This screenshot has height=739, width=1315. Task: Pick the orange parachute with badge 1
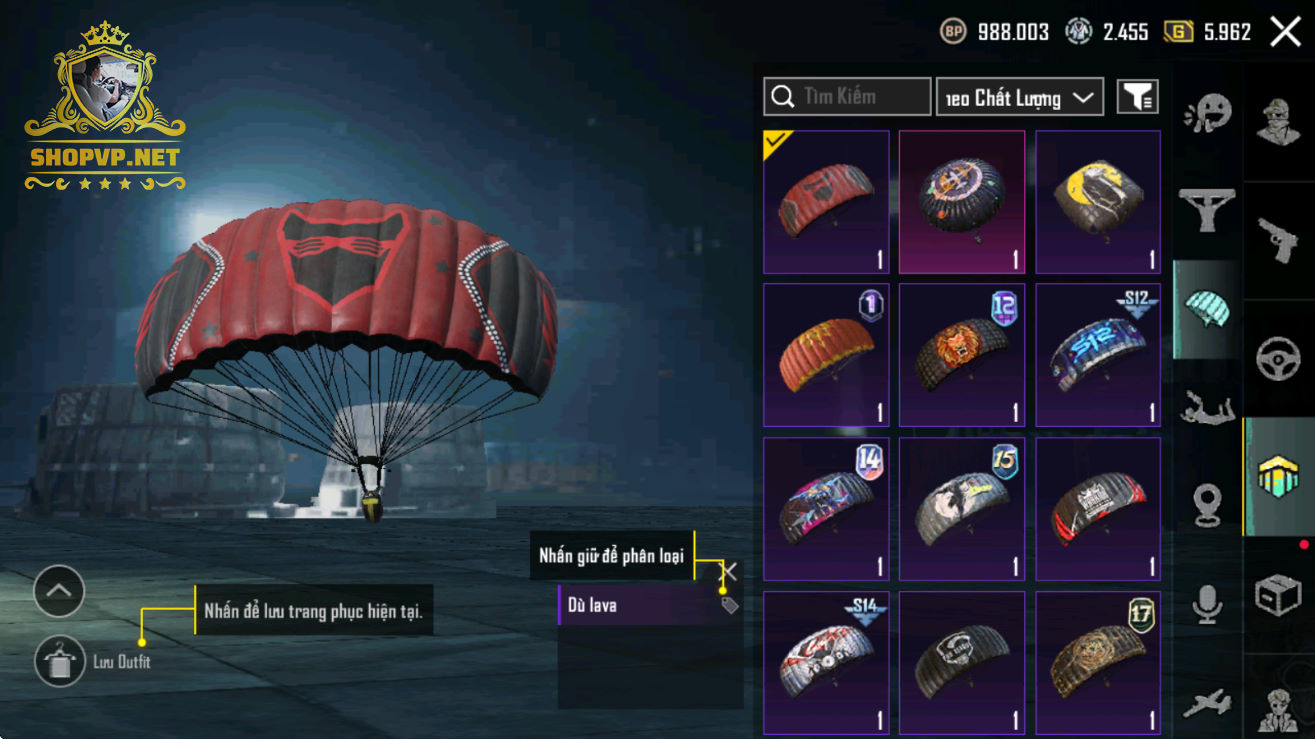coord(826,355)
